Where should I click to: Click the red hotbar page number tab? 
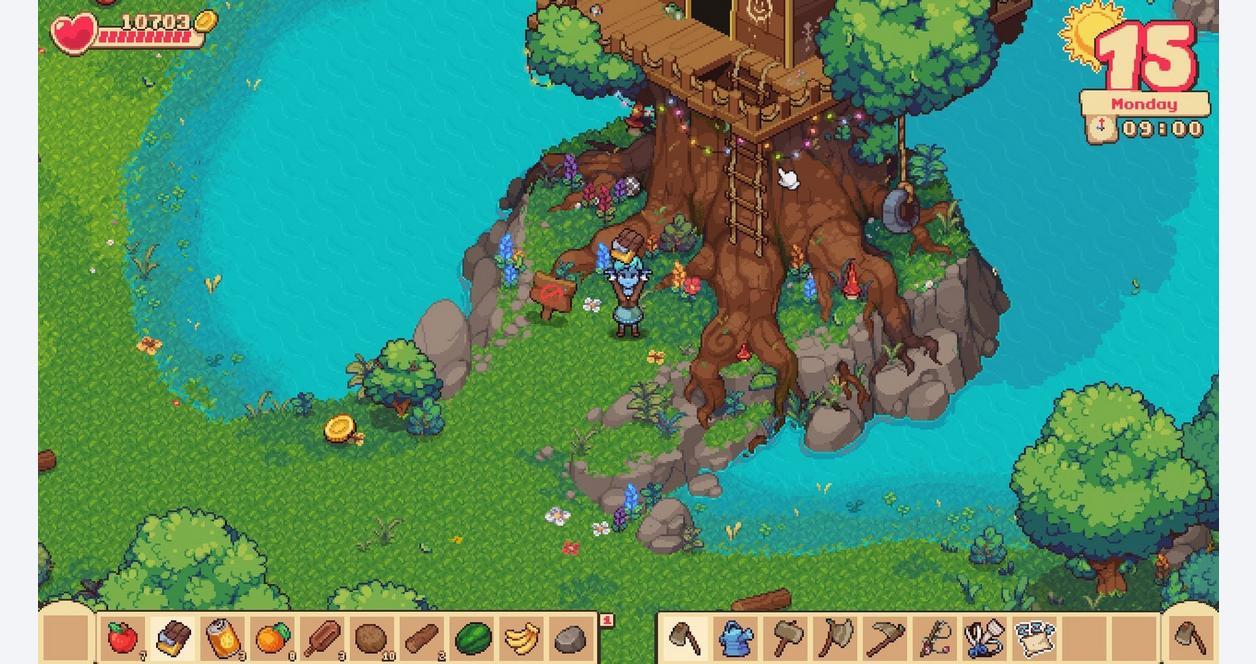tap(606, 621)
